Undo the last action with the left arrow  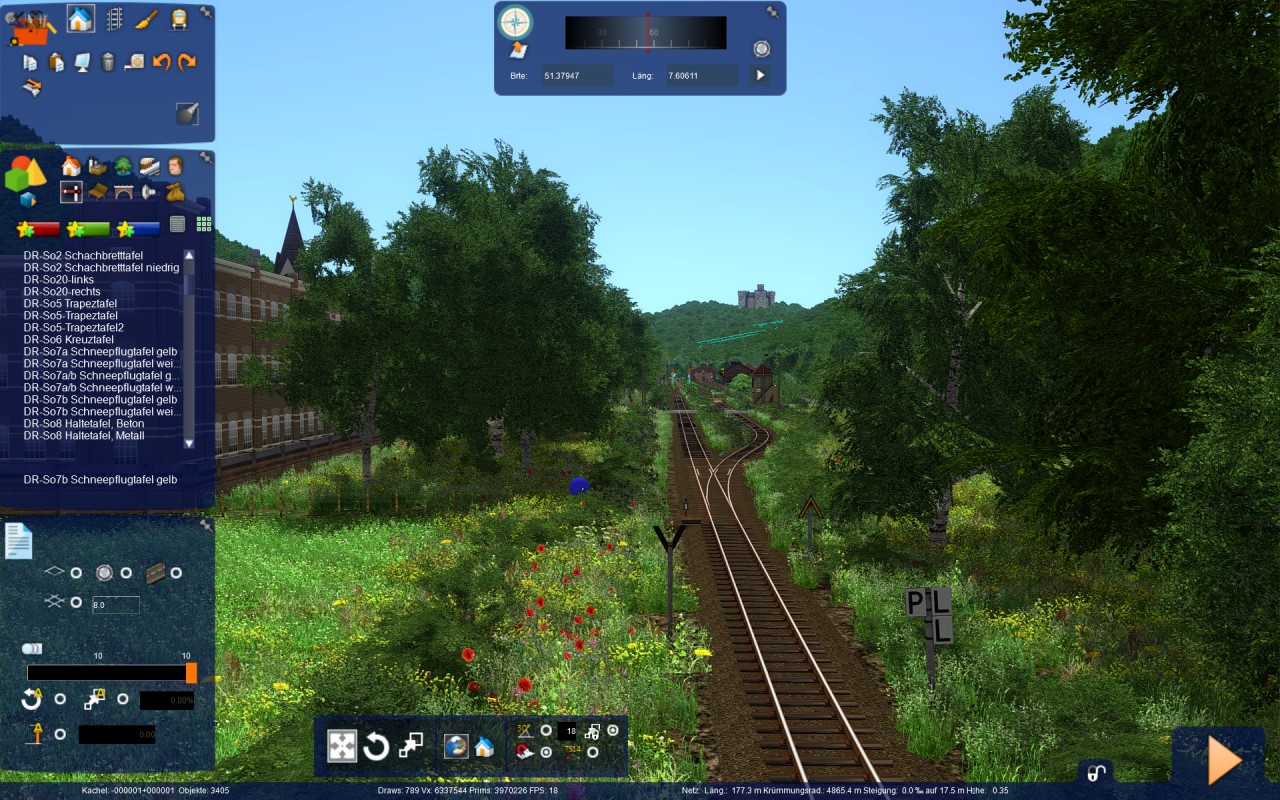pos(161,62)
